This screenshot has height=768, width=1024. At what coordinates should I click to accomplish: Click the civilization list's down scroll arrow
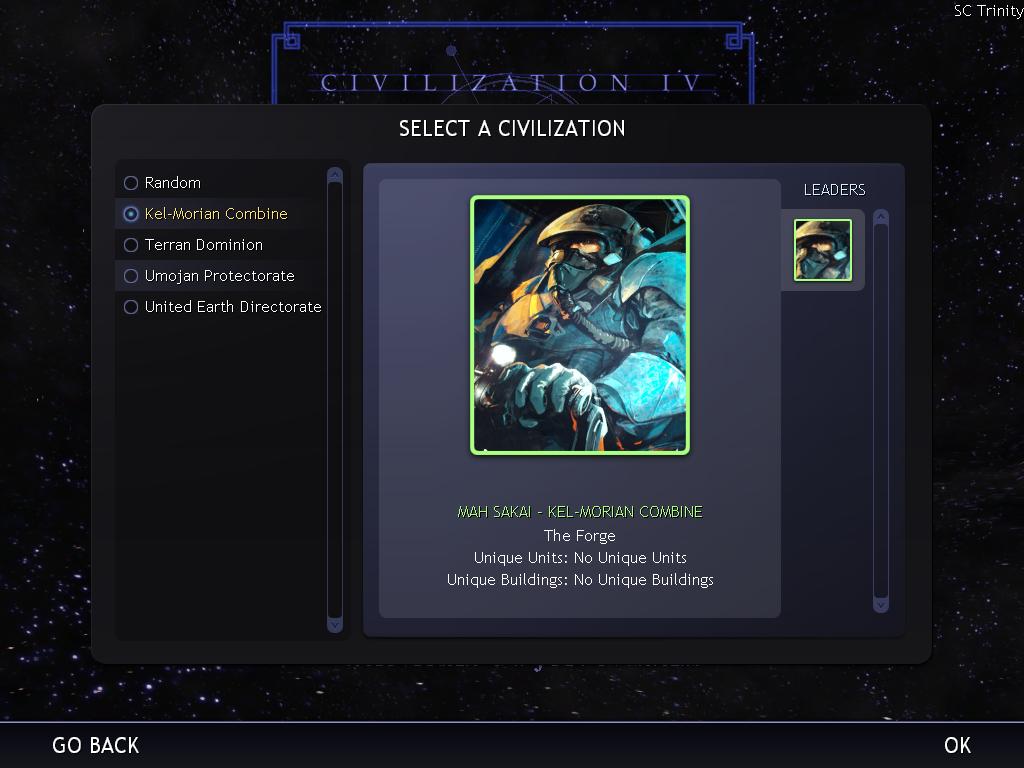pos(335,624)
